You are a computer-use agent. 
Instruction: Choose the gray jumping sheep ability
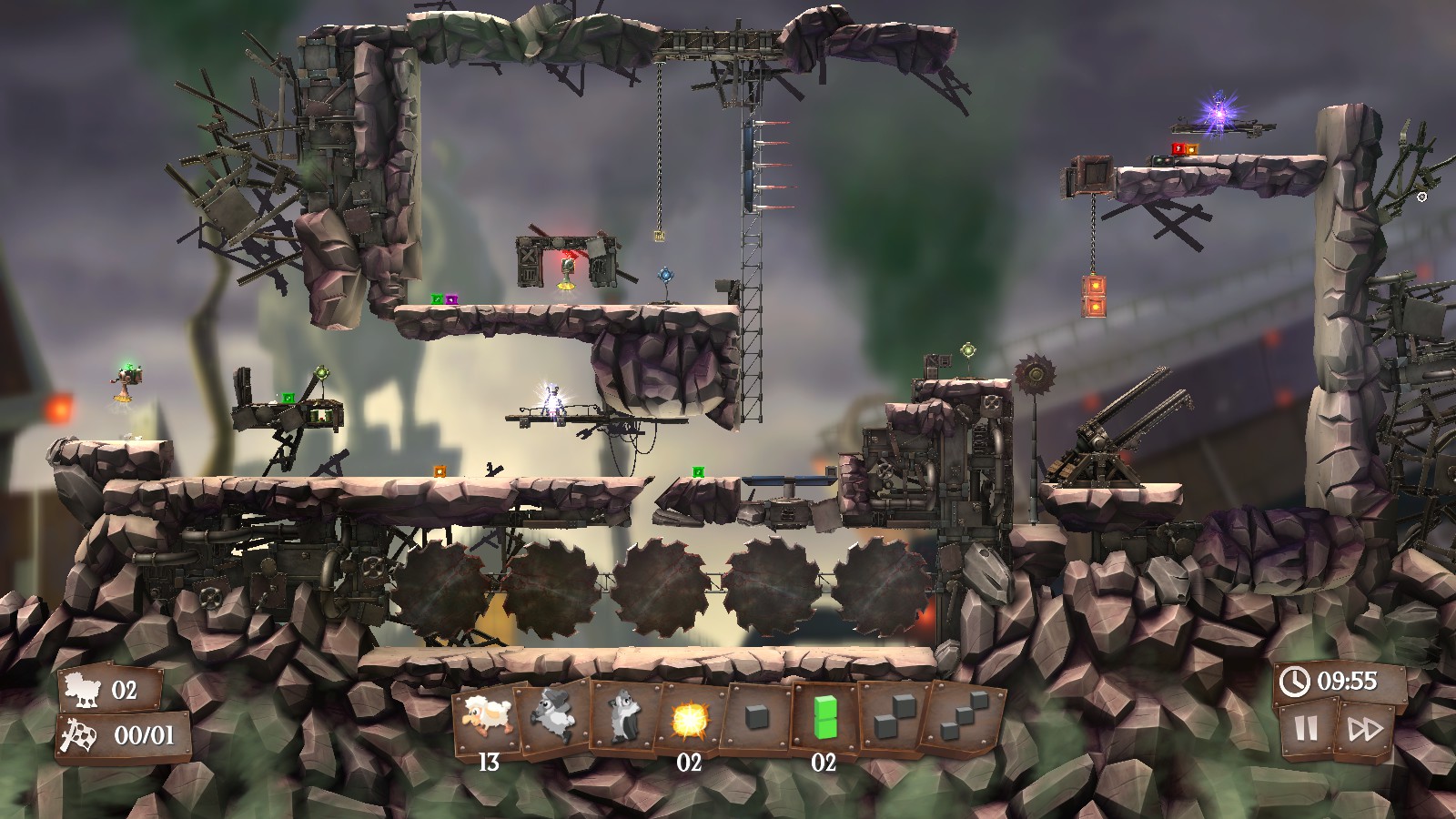(x=554, y=716)
